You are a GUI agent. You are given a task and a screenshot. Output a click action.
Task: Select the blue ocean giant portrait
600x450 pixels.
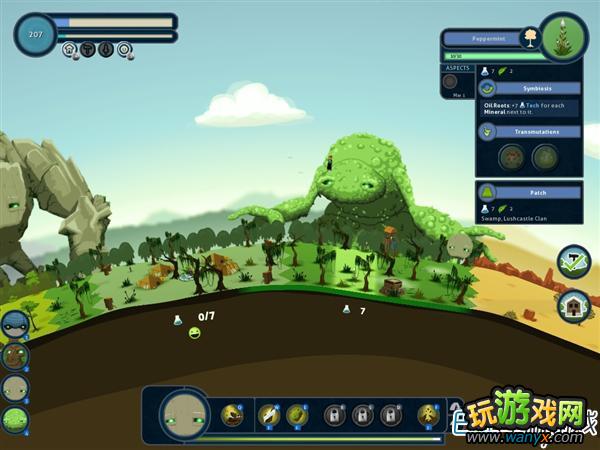pyautogui.click(x=14, y=325)
